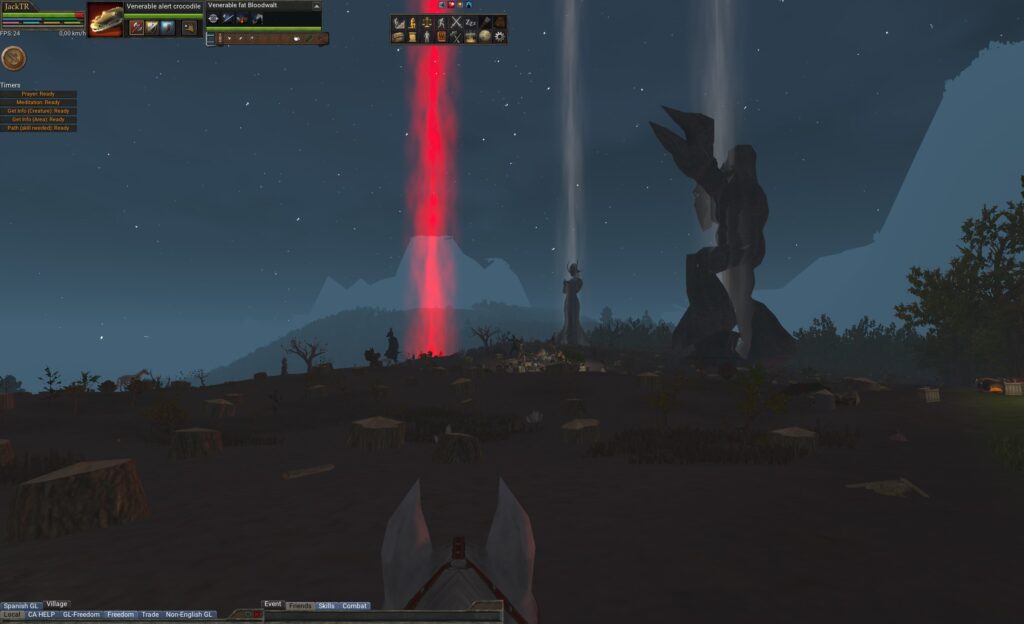Select the Event log tab
This screenshot has height=624, width=1024.
272,604
